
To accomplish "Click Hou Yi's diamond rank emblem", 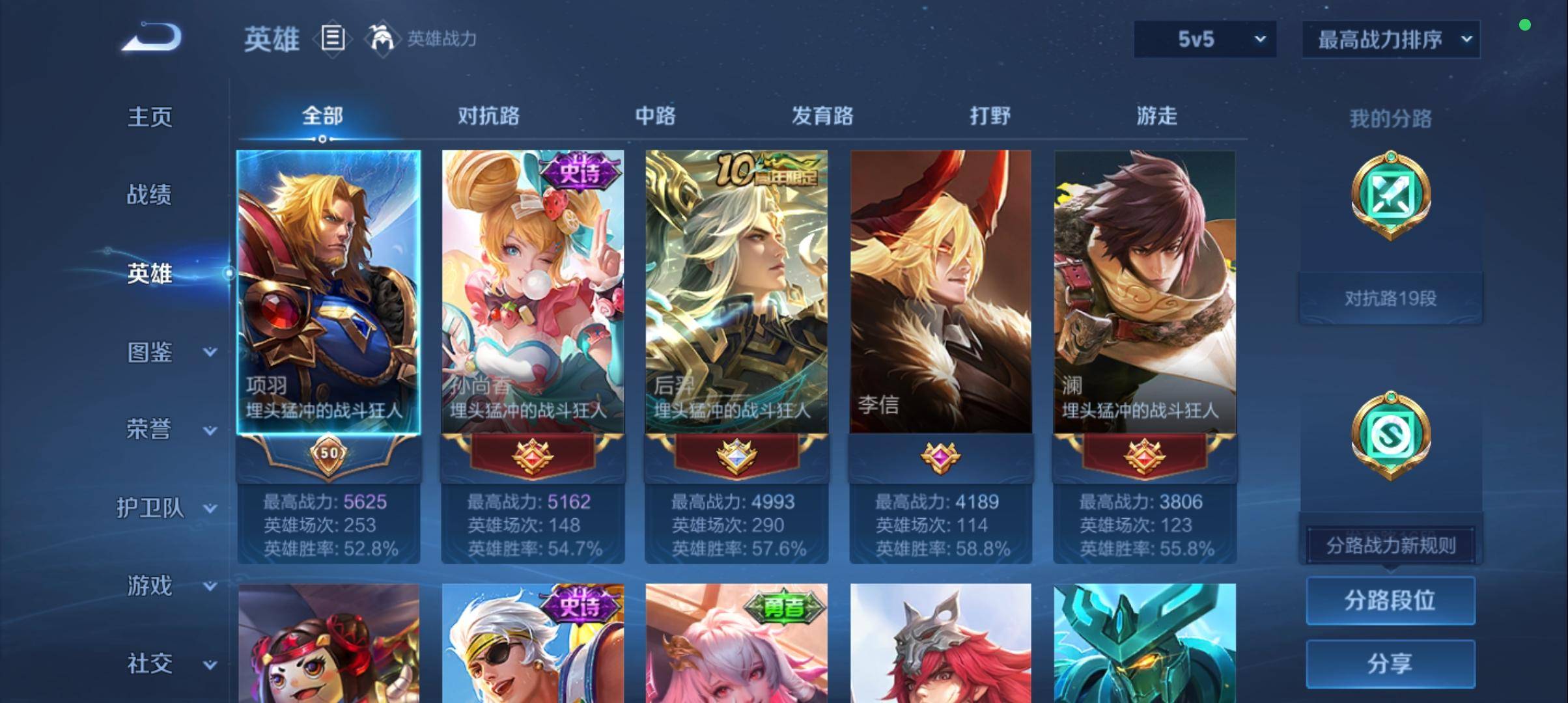I will 736,458.
